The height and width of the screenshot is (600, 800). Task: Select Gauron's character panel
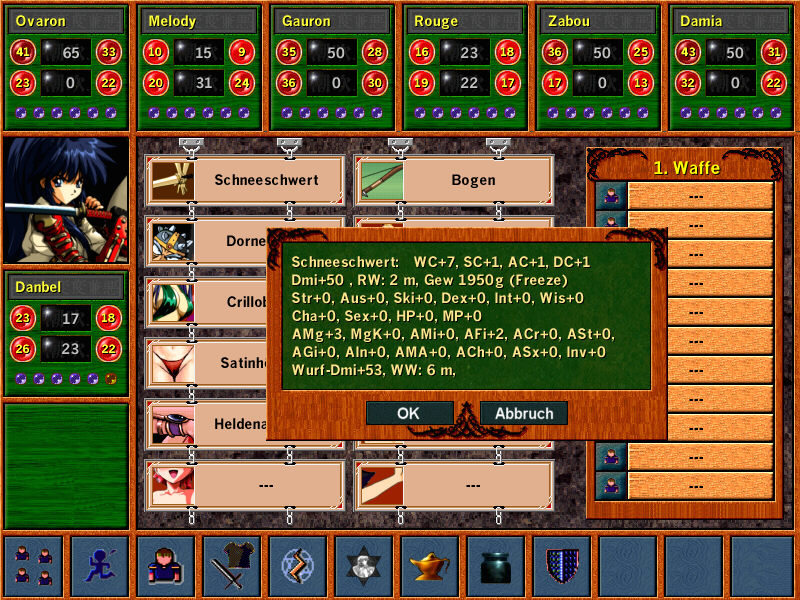click(x=333, y=67)
